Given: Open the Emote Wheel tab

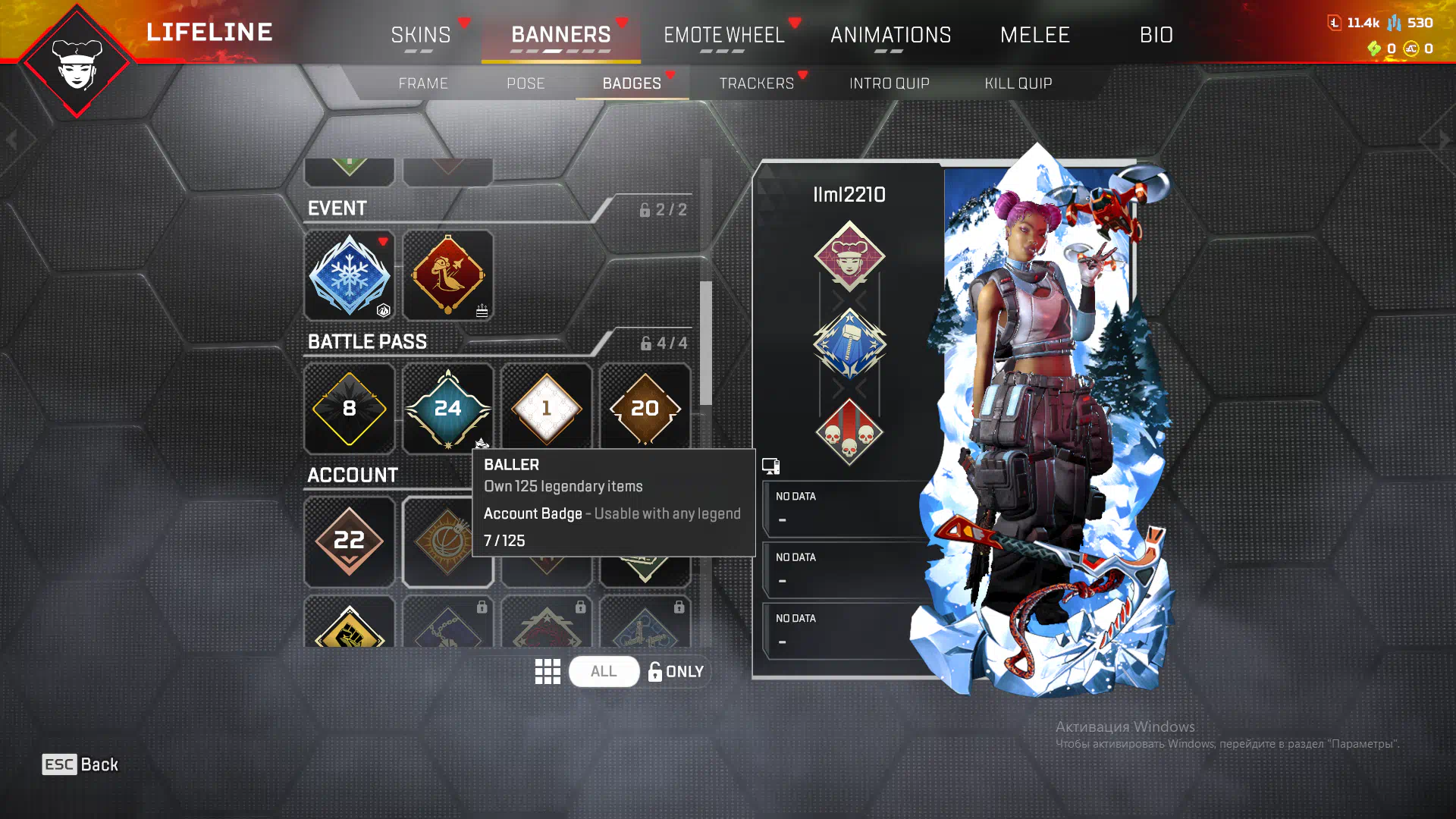Looking at the screenshot, I should point(723,35).
